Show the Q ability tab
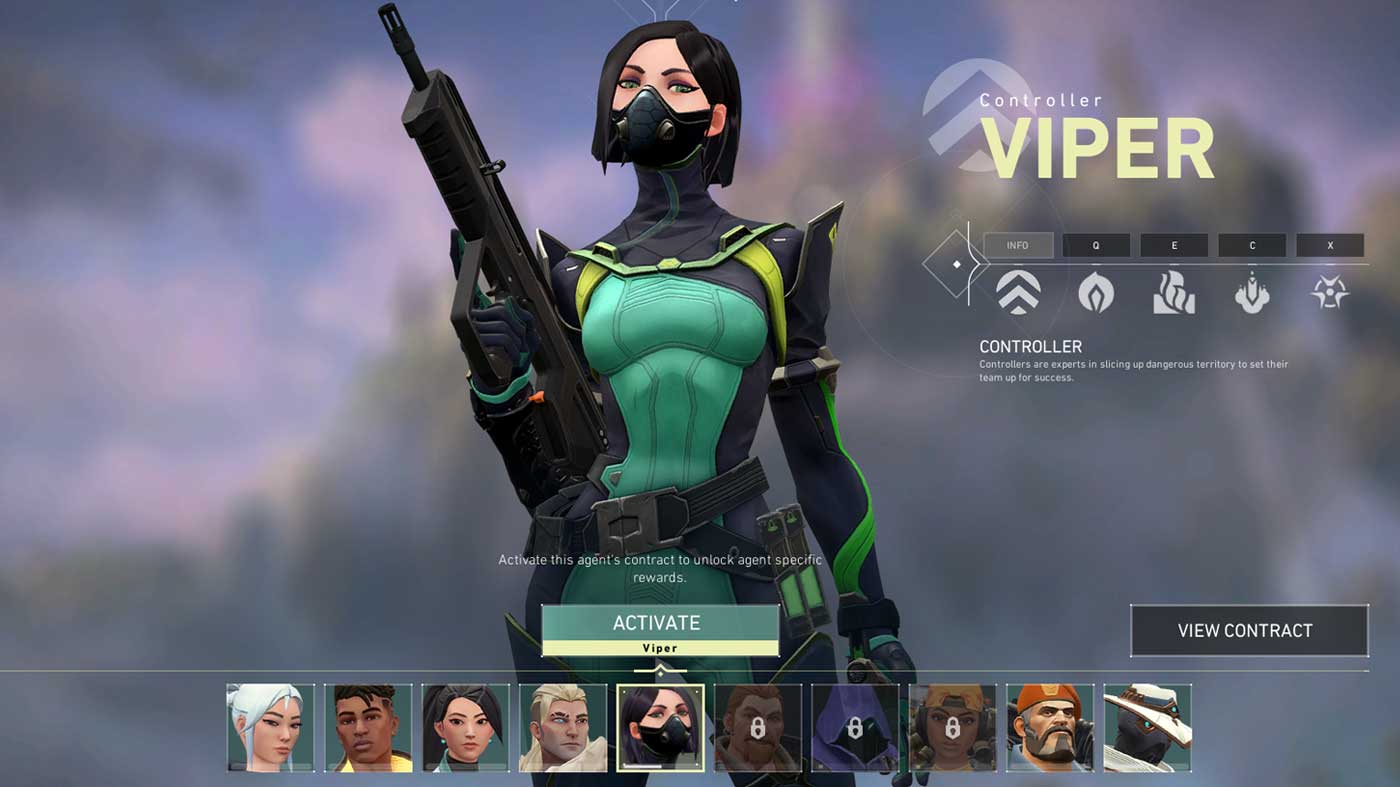Viewport: 1400px width, 787px height. coord(1096,245)
